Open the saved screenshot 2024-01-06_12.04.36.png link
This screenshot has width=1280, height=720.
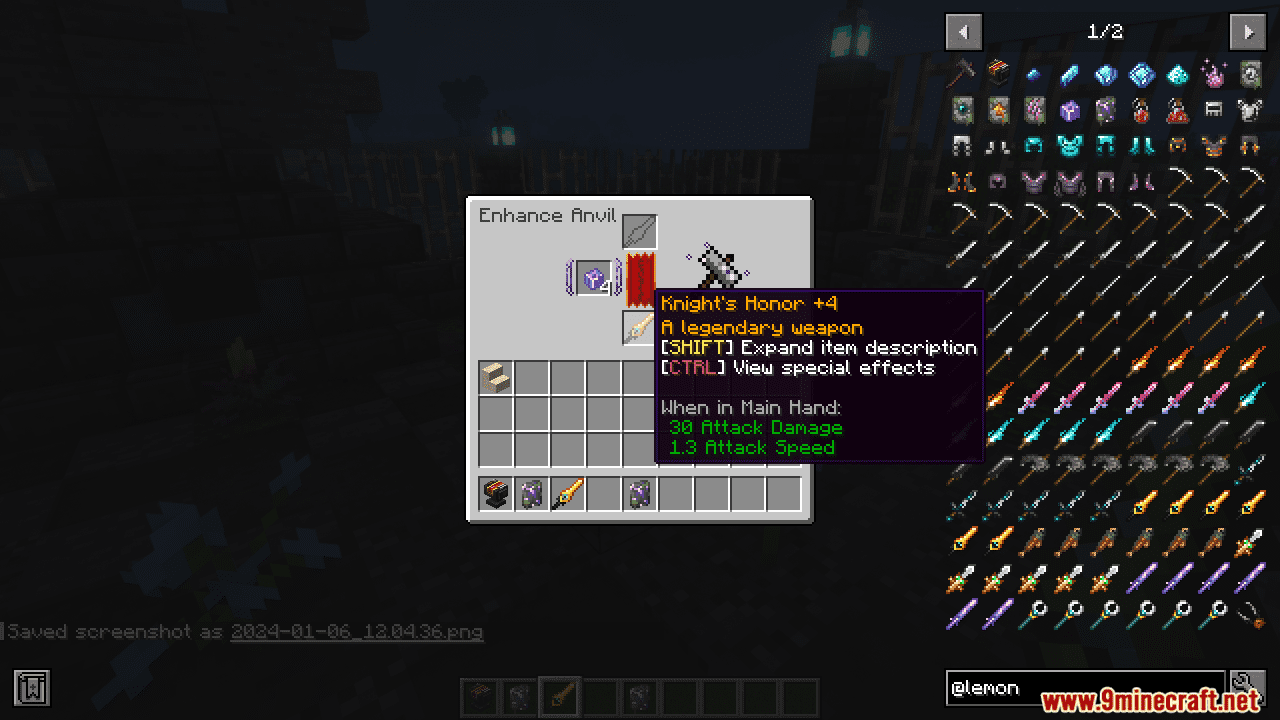tap(355, 632)
